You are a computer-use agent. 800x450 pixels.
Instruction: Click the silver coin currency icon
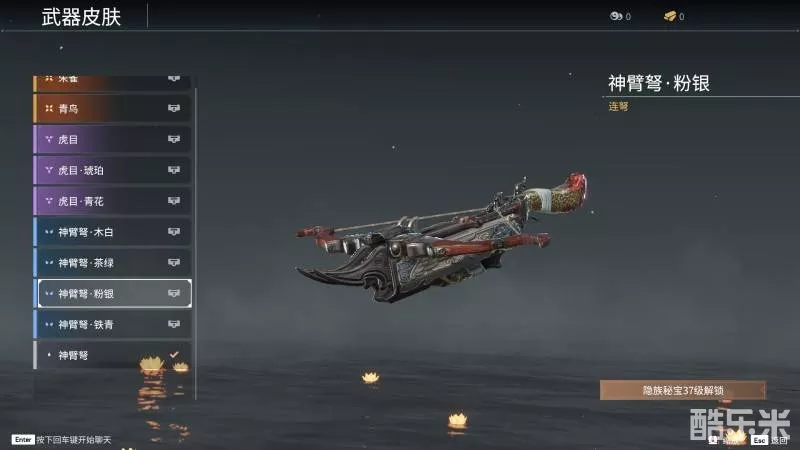click(x=615, y=17)
